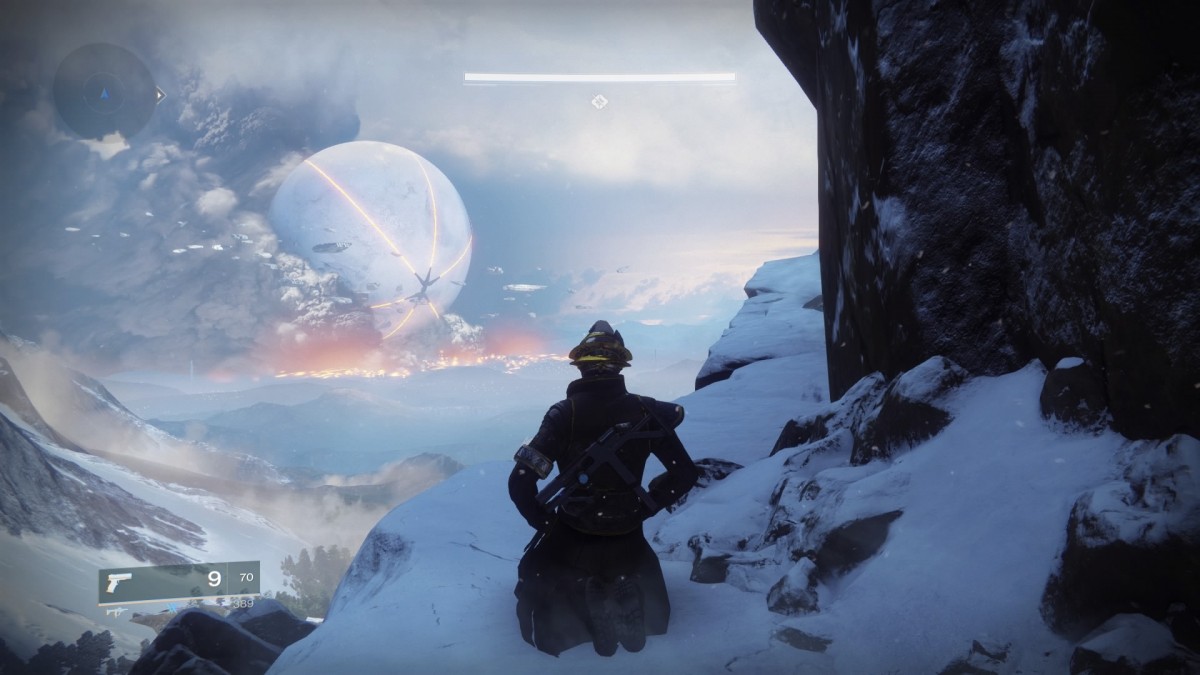
Task: Click the diamond objective marker under the bar
Action: [599, 100]
